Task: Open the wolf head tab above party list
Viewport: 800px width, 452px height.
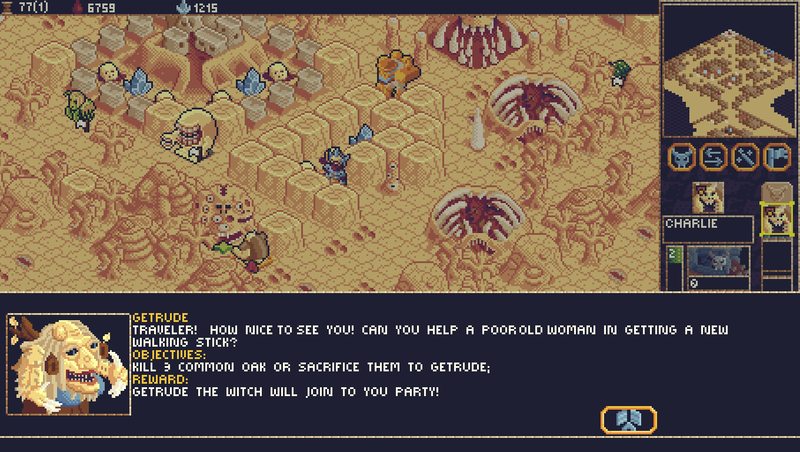Action: 775,192
